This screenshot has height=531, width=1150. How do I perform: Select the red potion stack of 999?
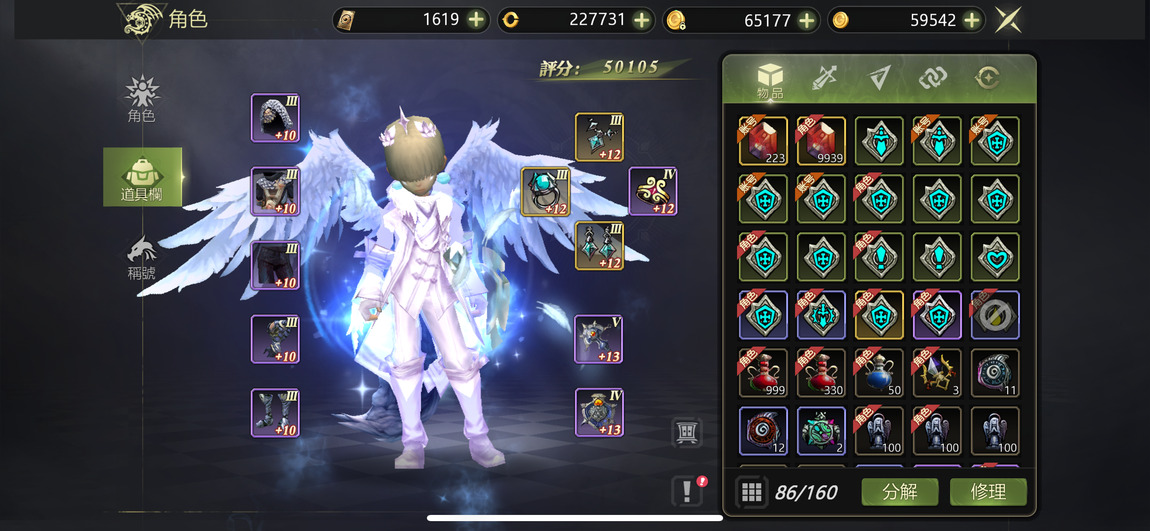point(763,373)
